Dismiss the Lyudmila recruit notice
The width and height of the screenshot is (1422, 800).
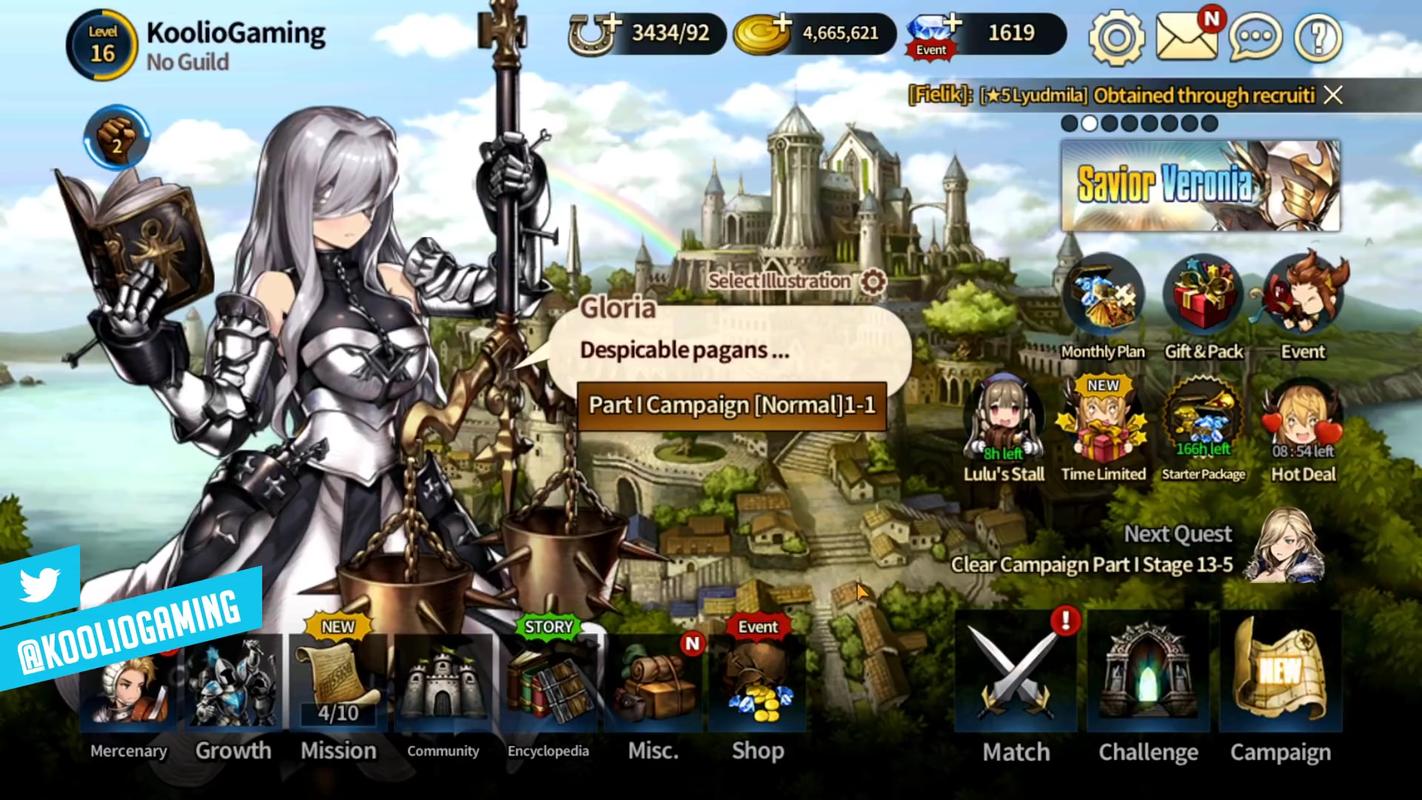(x=1334, y=95)
